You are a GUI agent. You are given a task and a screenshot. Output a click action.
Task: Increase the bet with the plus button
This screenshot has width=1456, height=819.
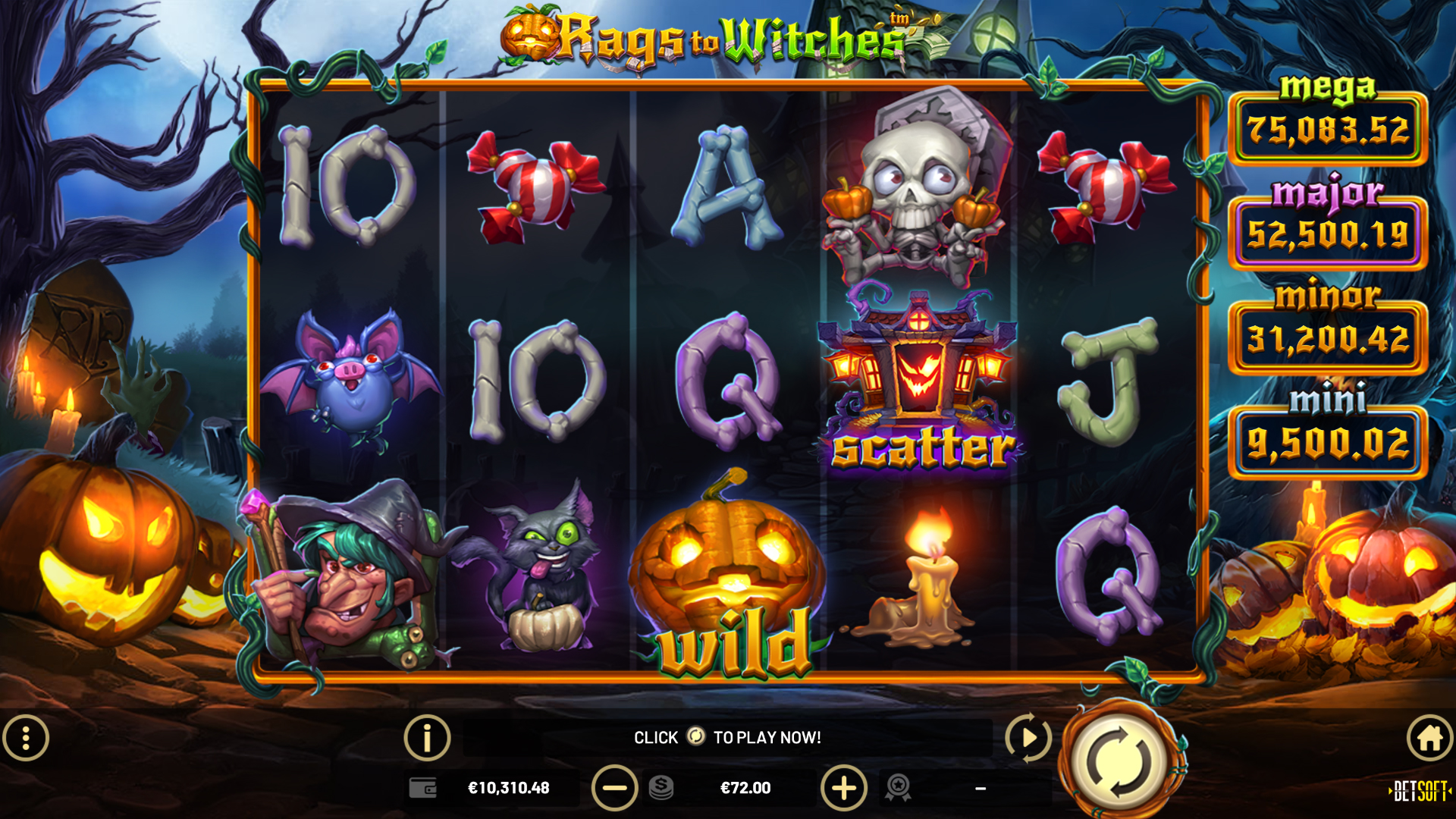pos(844,788)
